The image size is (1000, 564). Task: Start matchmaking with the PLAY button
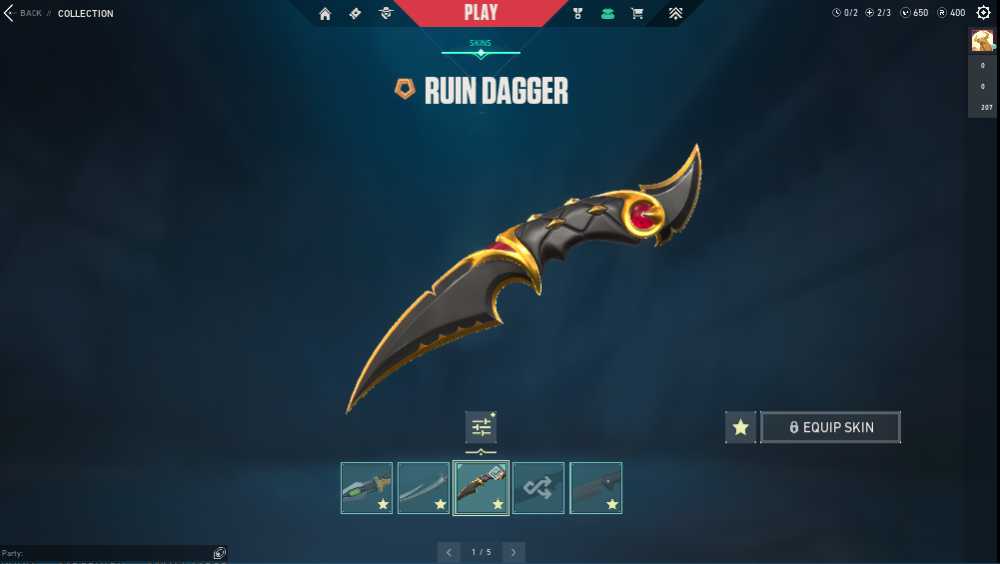click(481, 13)
